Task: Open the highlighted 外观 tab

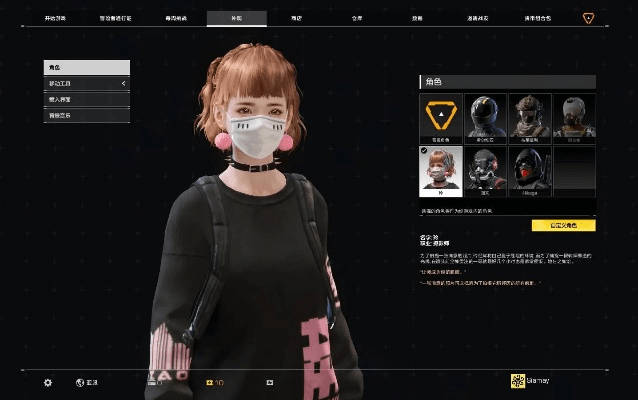Action: click(x=236, y=18)
